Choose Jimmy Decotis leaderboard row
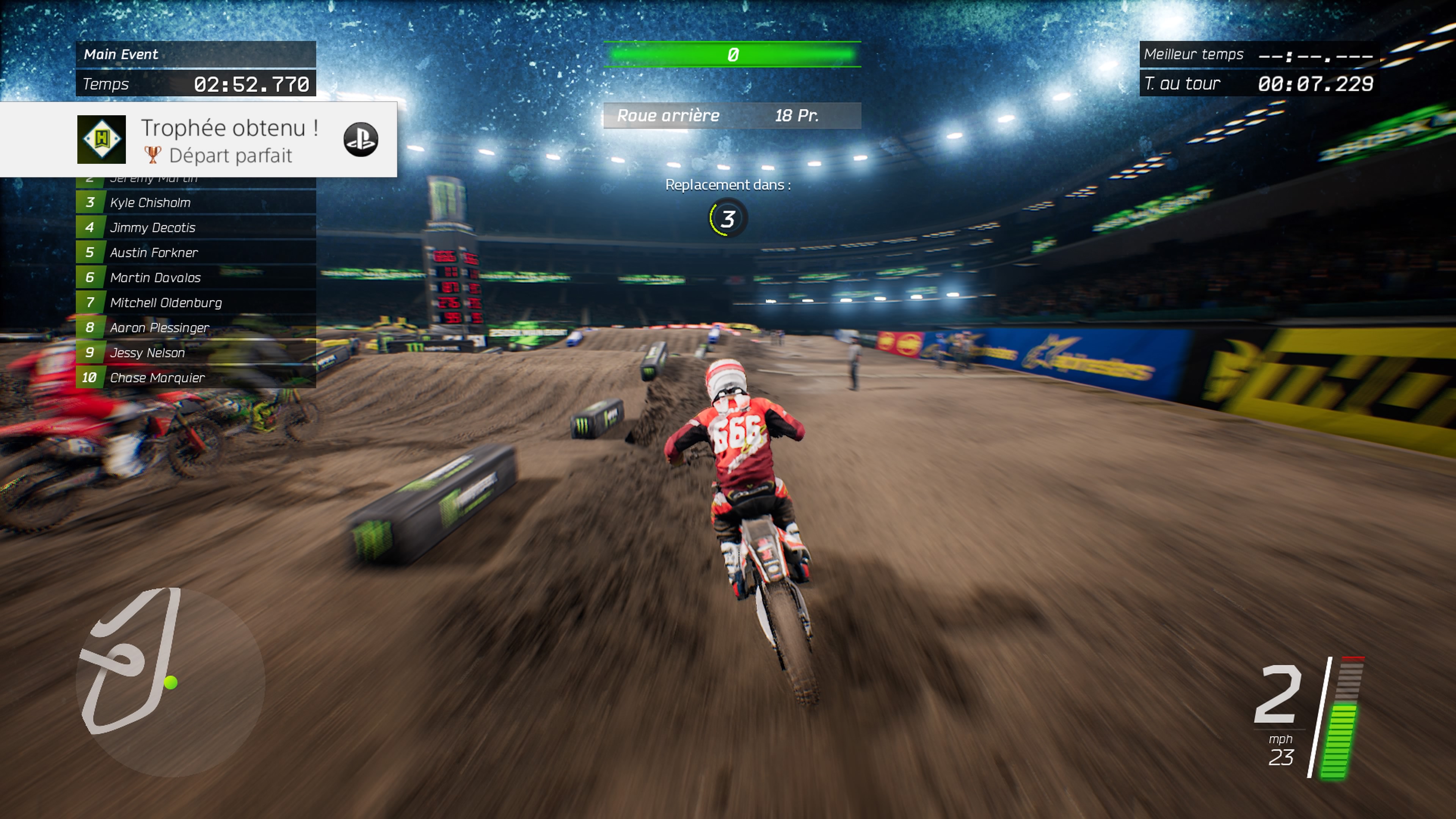1456x819 pixels. 196,227
